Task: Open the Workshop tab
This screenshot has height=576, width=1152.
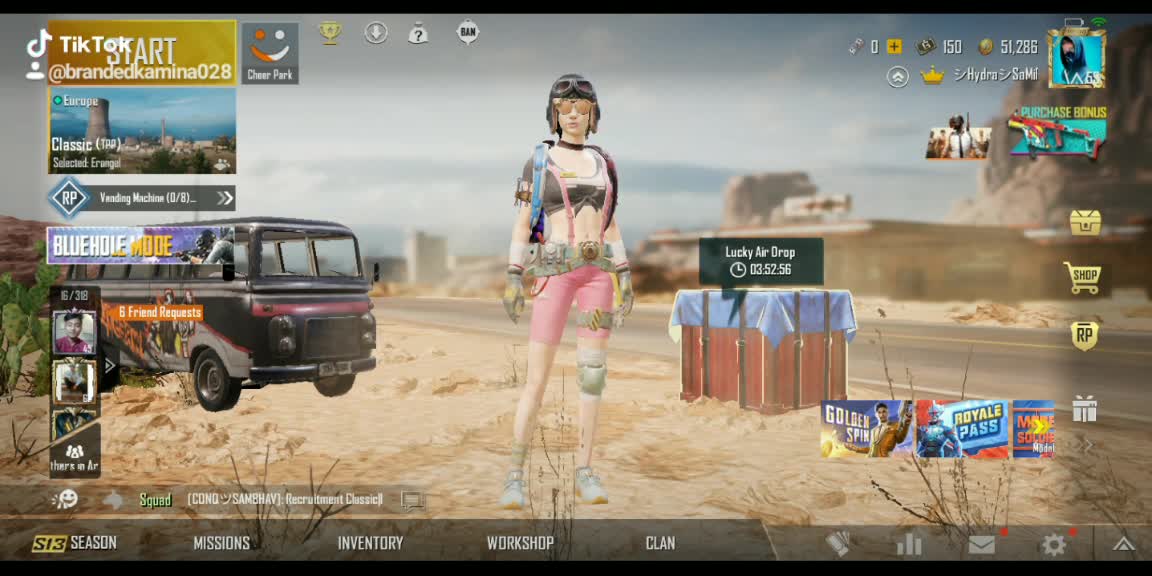Action: (x=520, y=543)
